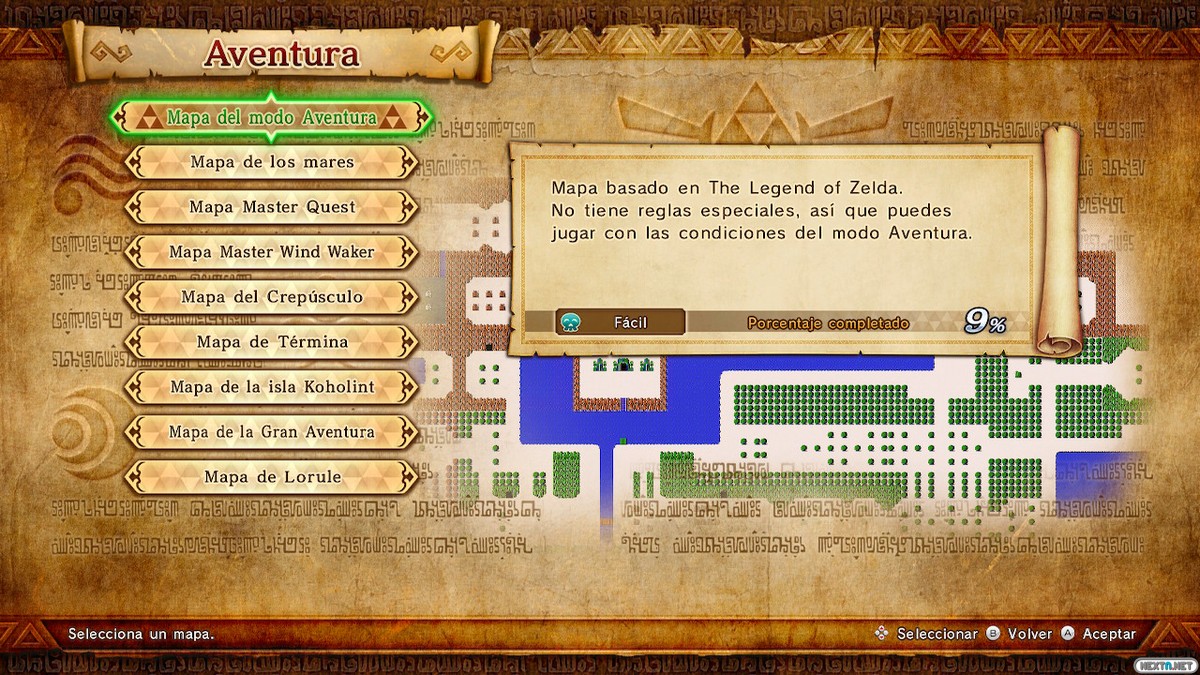The height and width of the screenshot is (675, 1200).
Task: Open Mapa de Términa
Action: coord(272,342)
